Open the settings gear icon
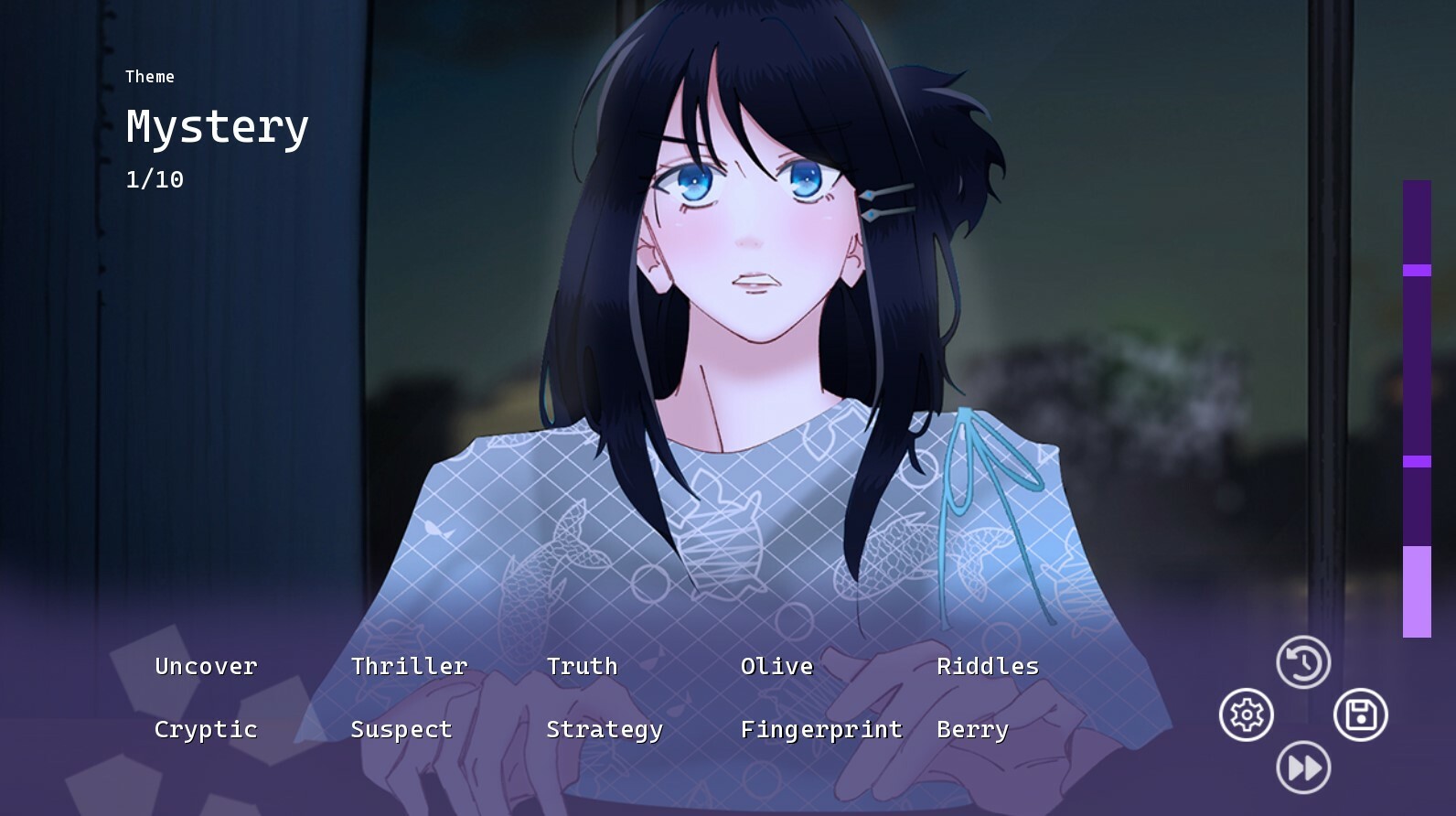 point(1246,714)
